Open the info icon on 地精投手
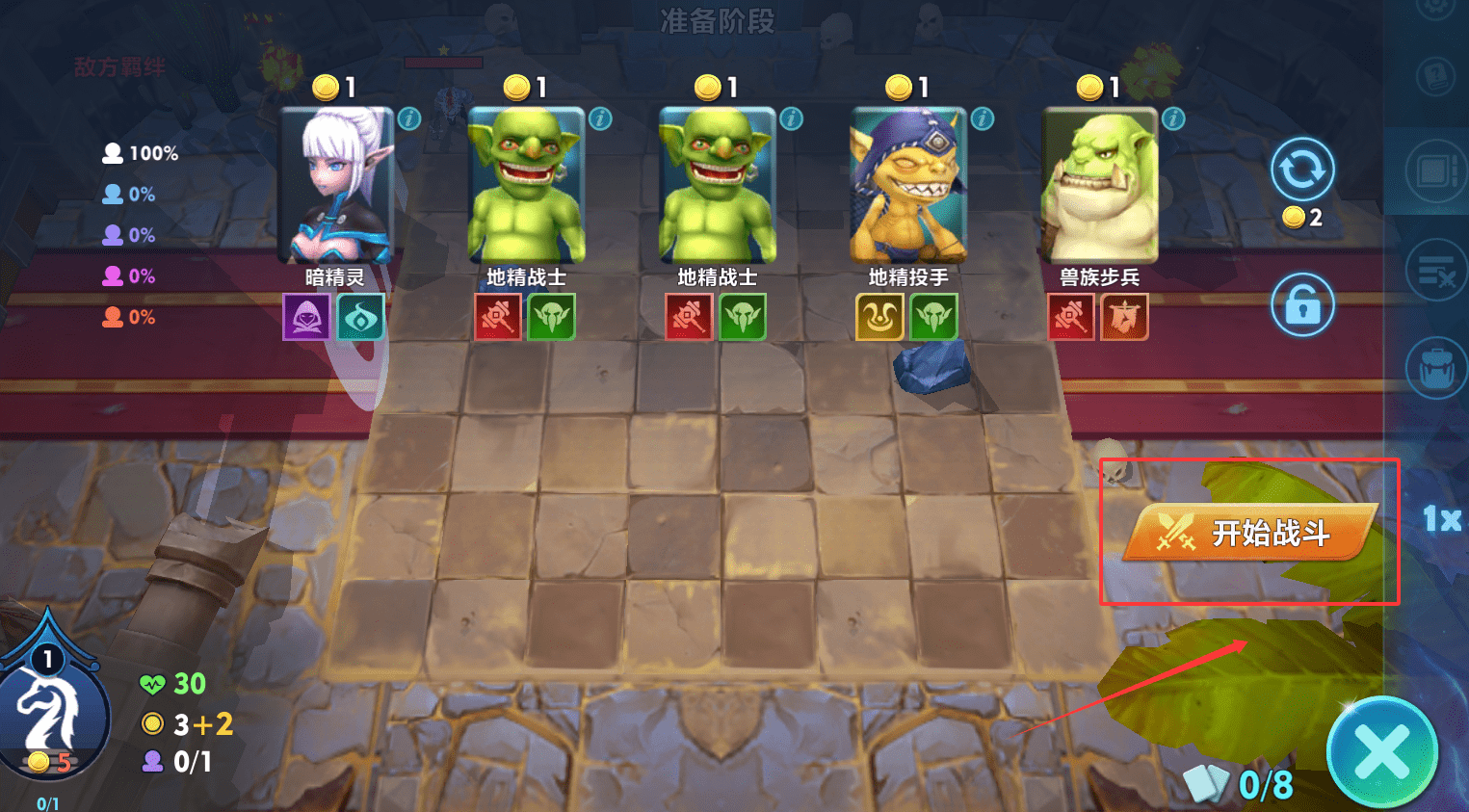Viewport: 1469px width, 812px height. pos(983,118)
